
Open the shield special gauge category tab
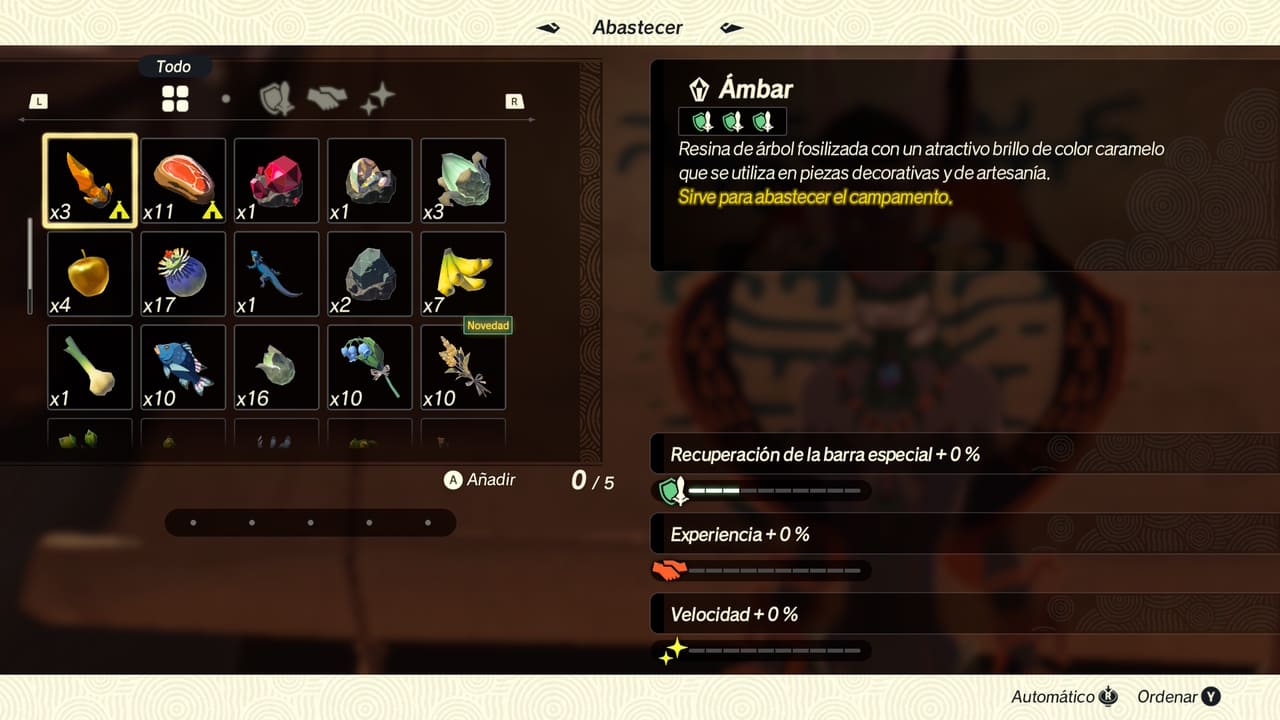point(276,98)
